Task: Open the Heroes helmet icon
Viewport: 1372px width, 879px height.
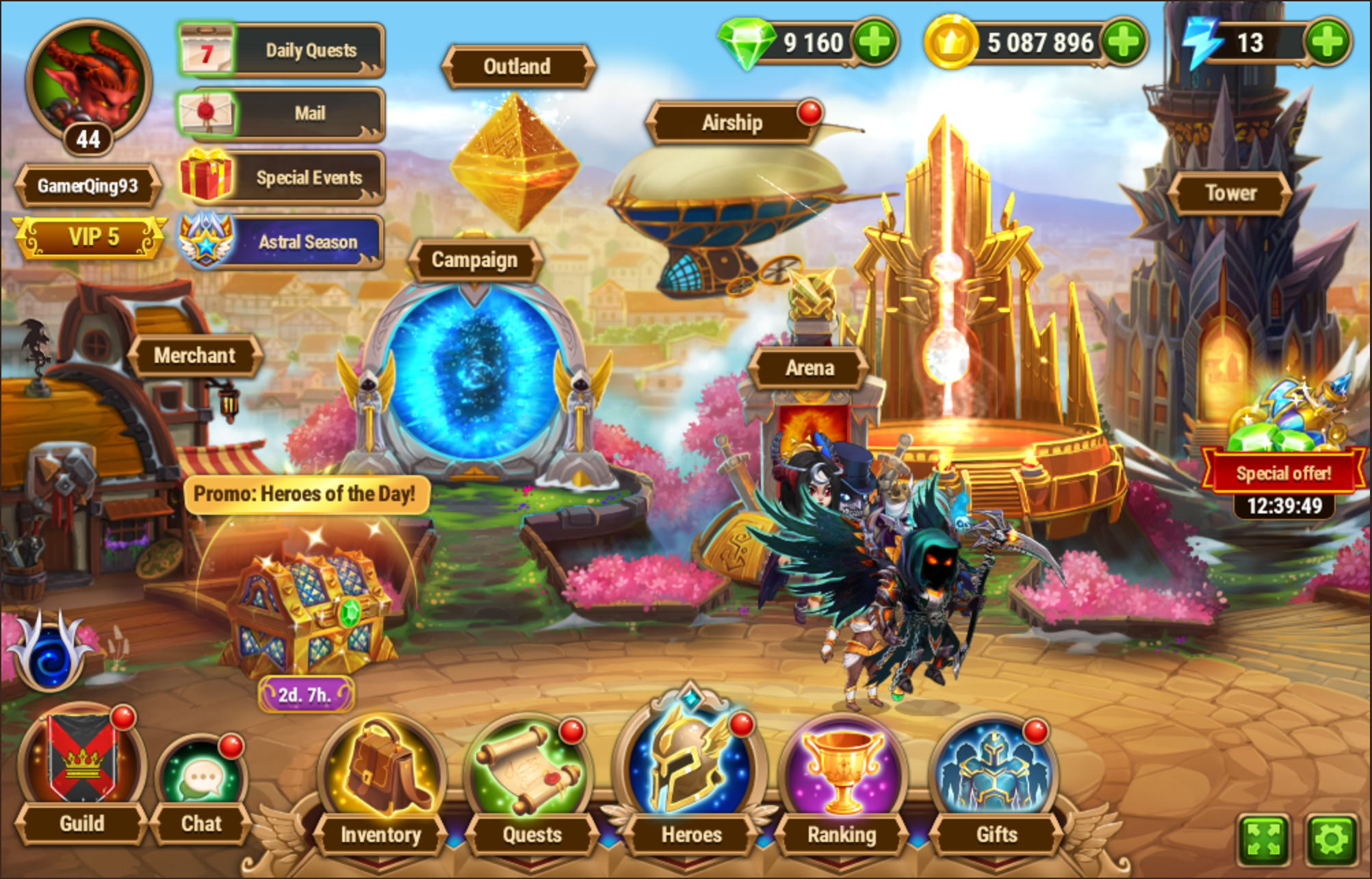Action: click(x=686, y=759)
